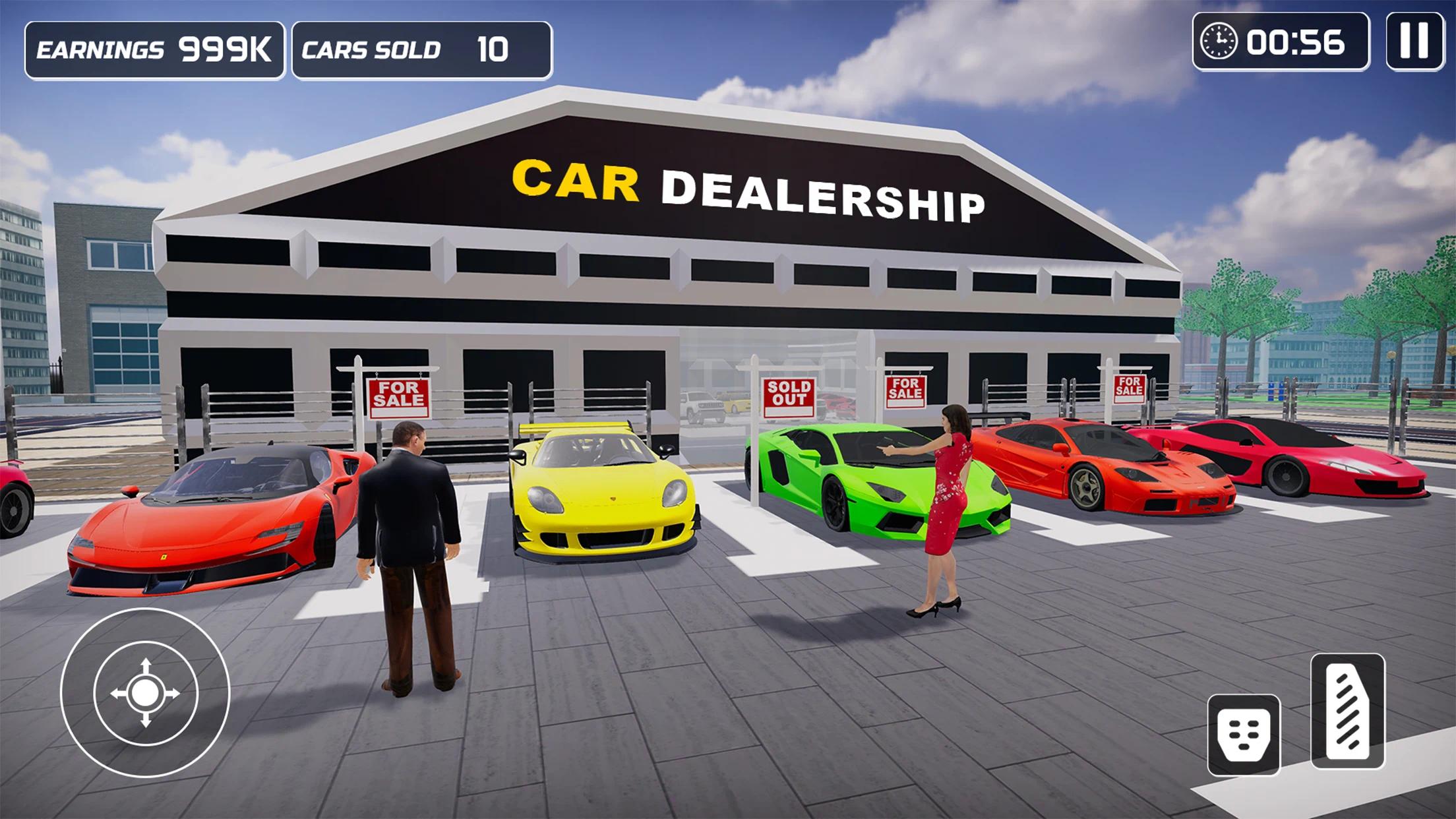Pause the game
Viewport: 1456px width, 819px height.
coord(1414,42)
